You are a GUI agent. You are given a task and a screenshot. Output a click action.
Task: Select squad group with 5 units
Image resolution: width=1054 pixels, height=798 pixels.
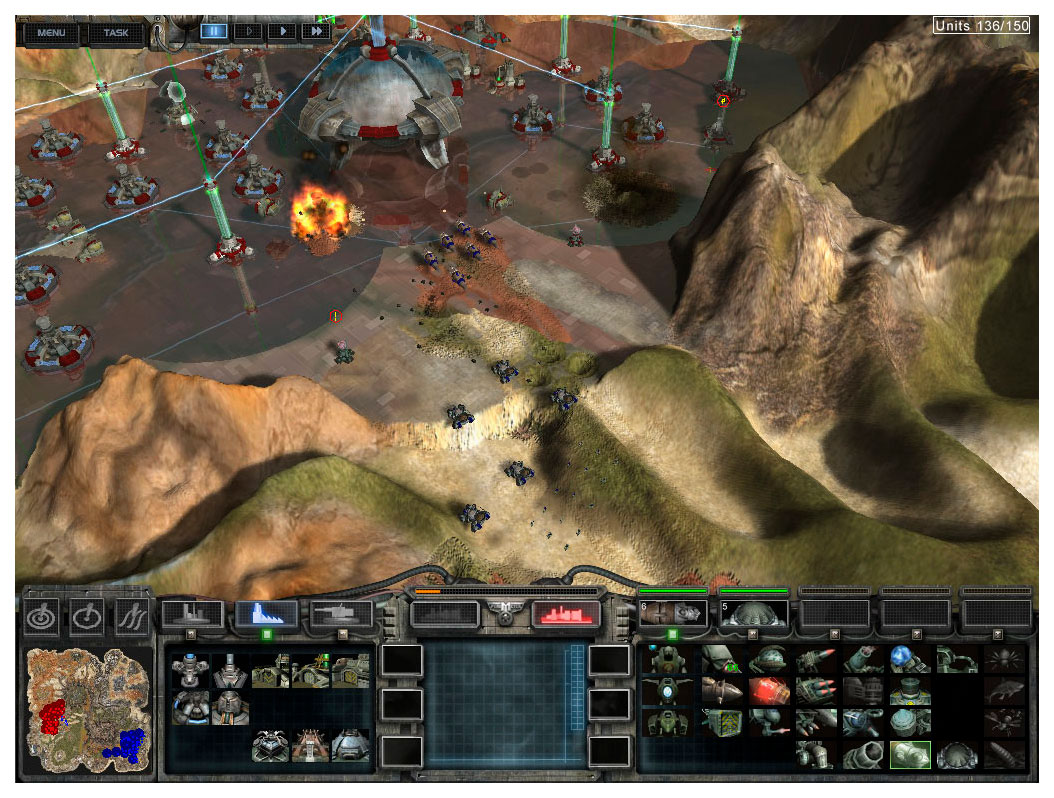[x=753, y=613]
